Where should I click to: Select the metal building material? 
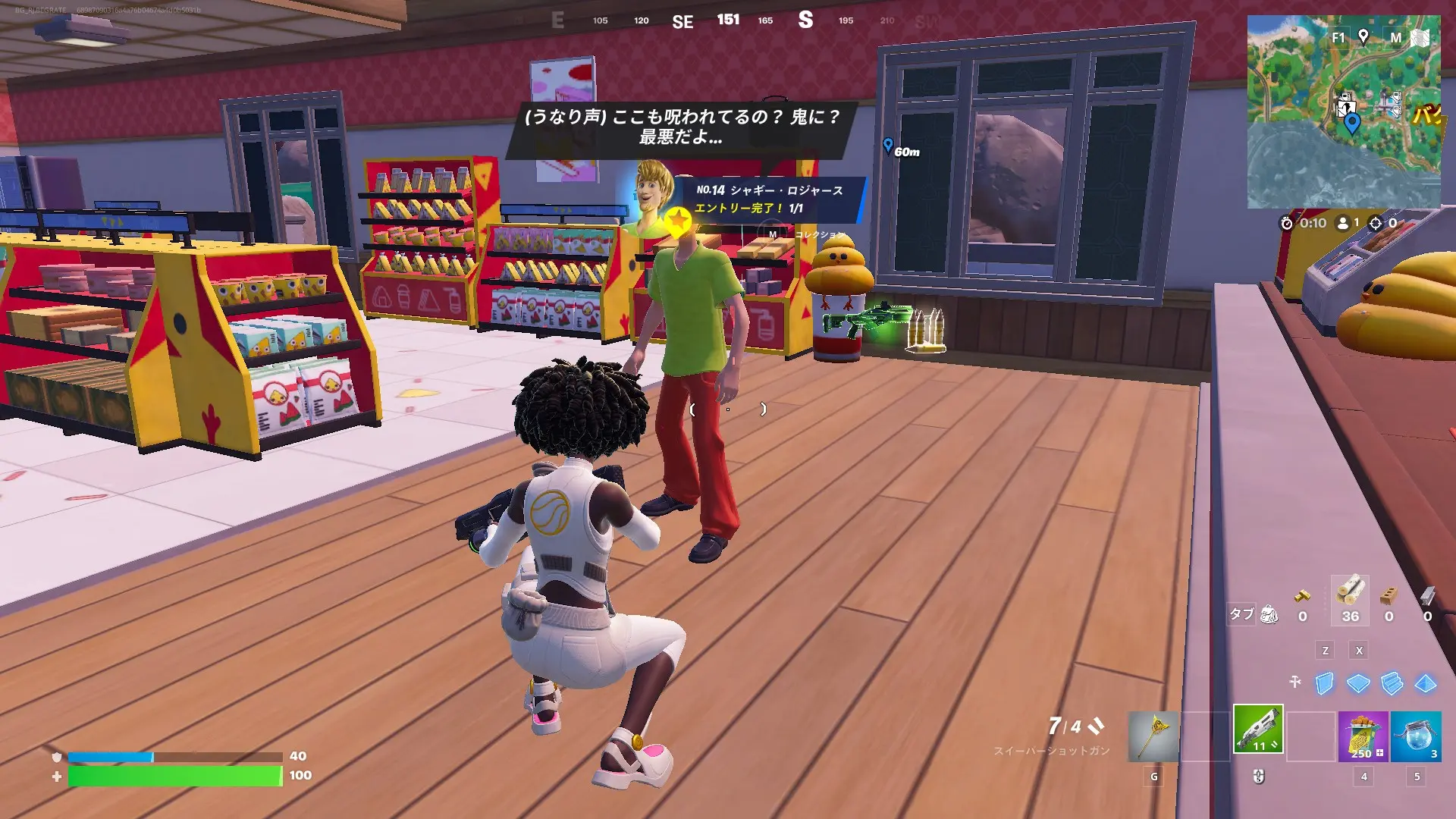click(1427, 595)
